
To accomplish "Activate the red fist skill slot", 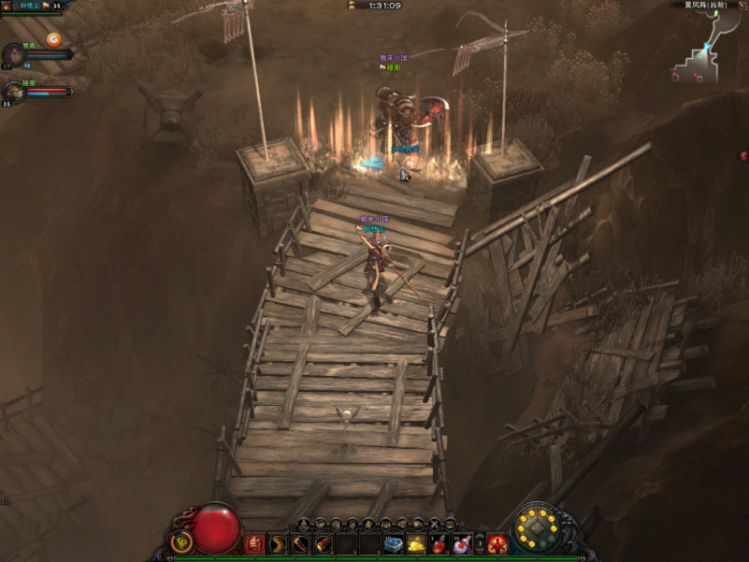I will tap(255, 544).
